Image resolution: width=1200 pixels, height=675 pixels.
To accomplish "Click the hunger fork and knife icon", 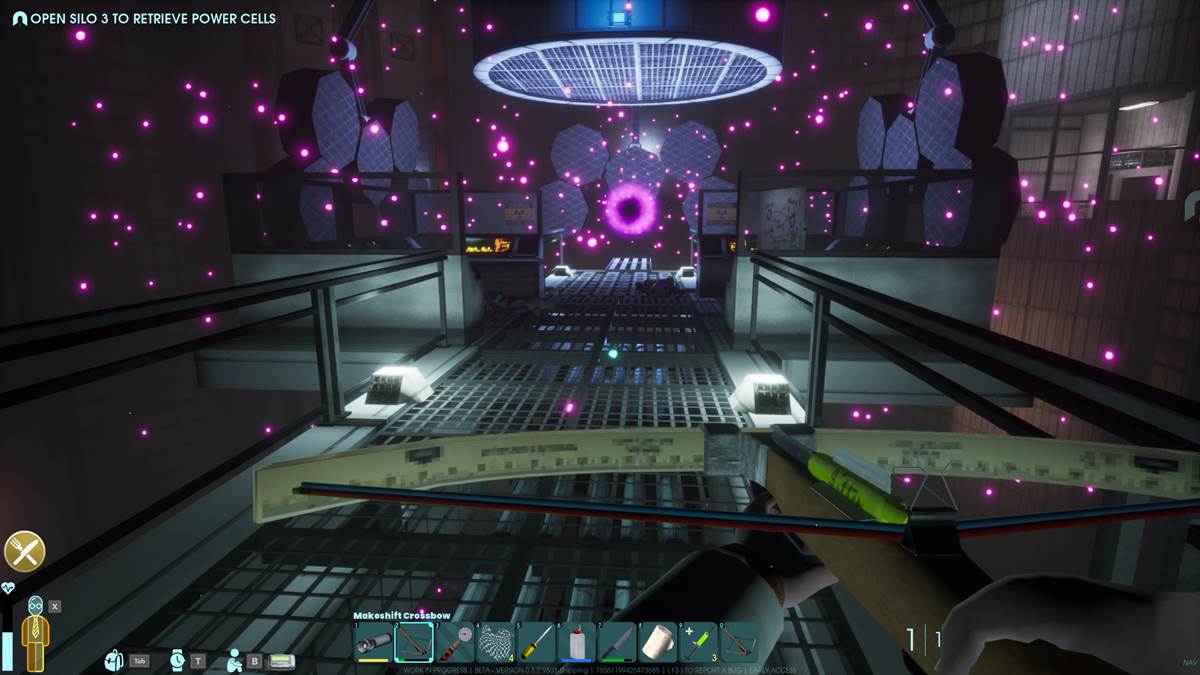I will [x=24, y=551].
